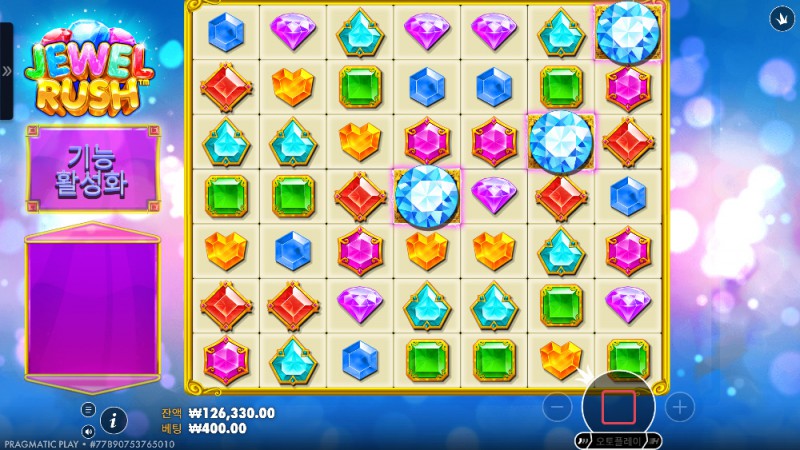Open the small hamburger menu icon
This screenshot has height=450, width=800.
[x=88, y=409]
